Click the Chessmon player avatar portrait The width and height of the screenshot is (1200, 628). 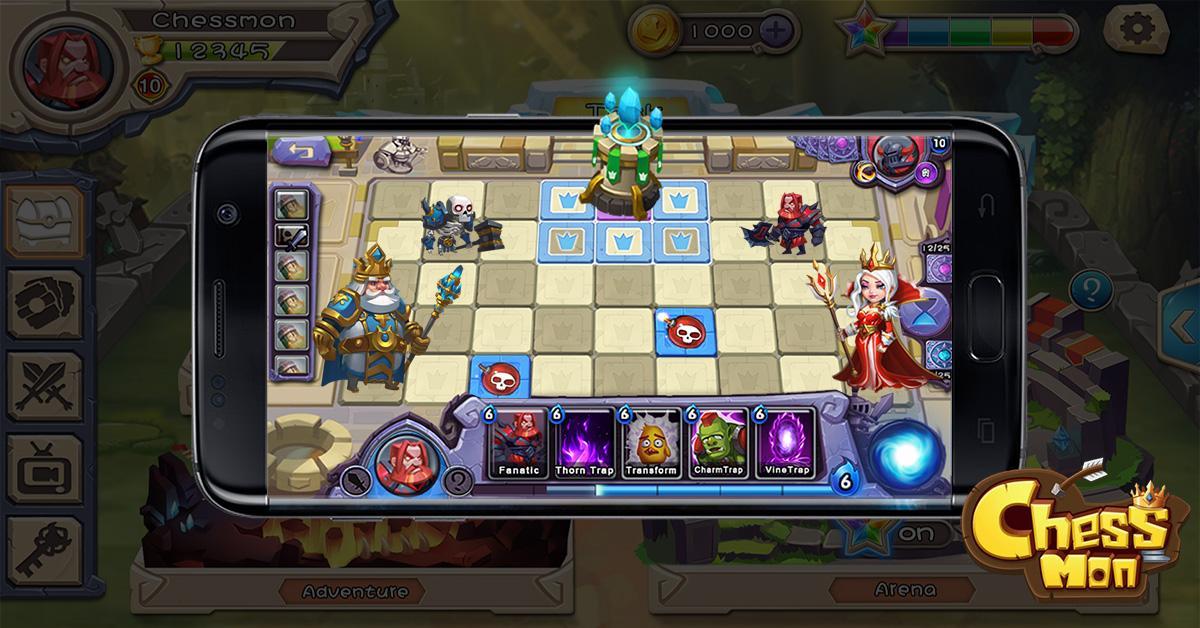pos(62,65)
